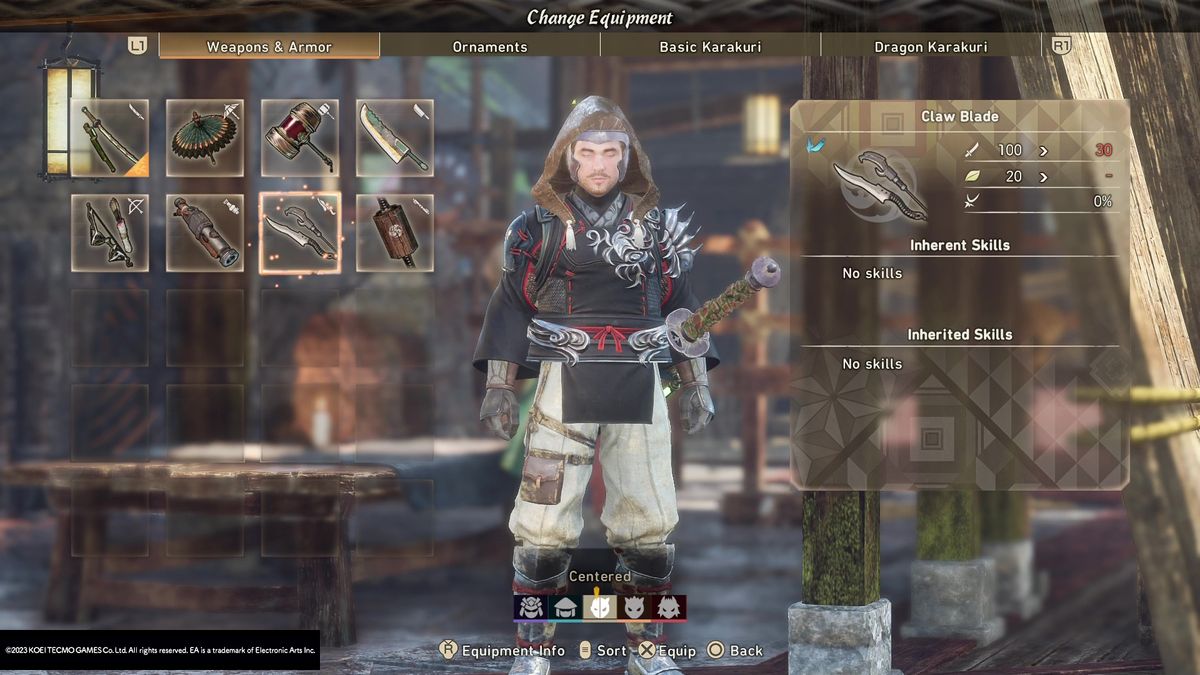Image resolution: width=1200 pixels, height=675 pixels.
Task: Open the Ornaments tab
Action: pos(490,46)
